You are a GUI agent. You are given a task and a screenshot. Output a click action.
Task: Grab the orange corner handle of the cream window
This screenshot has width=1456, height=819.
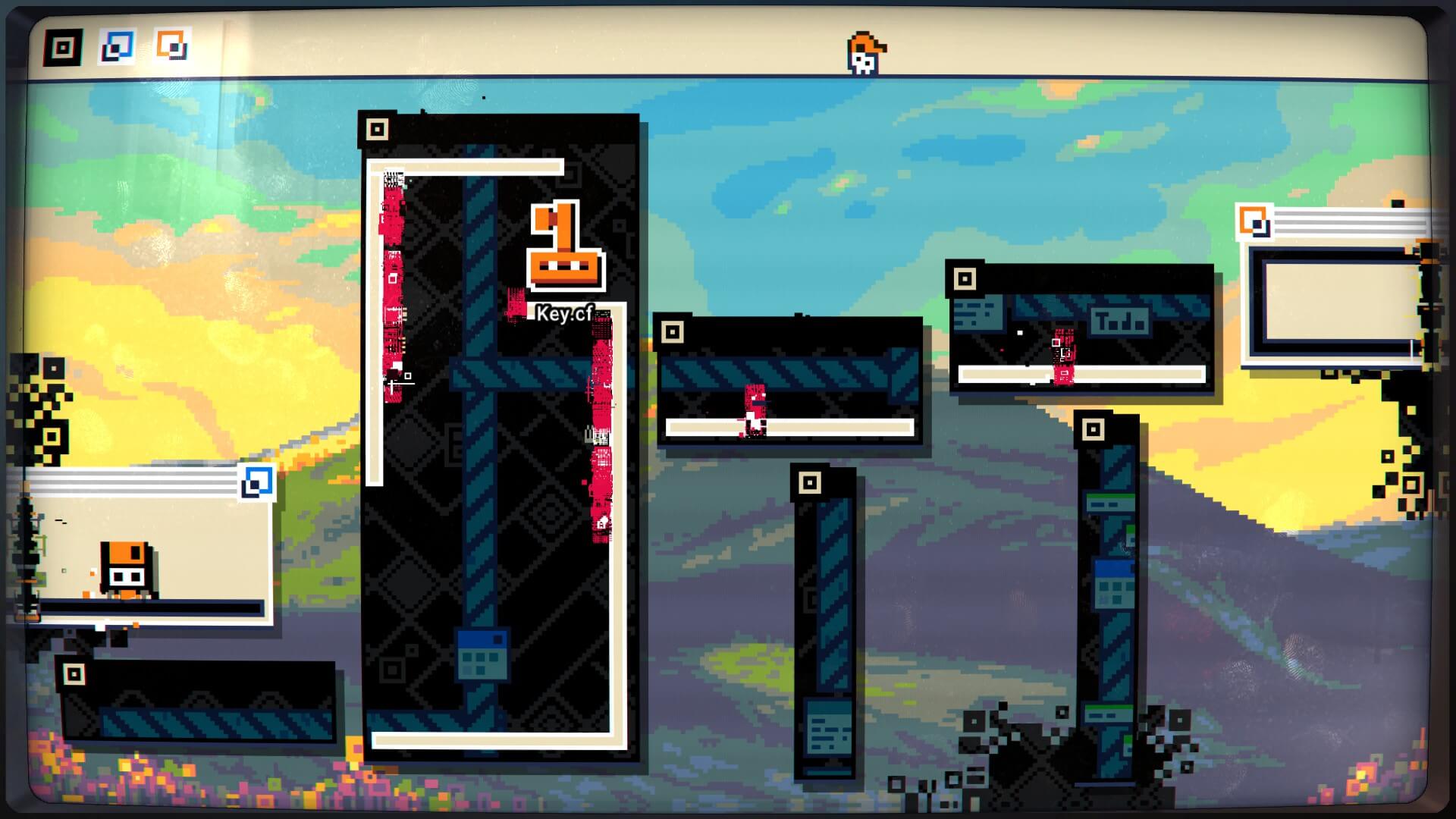point(1254,222)
